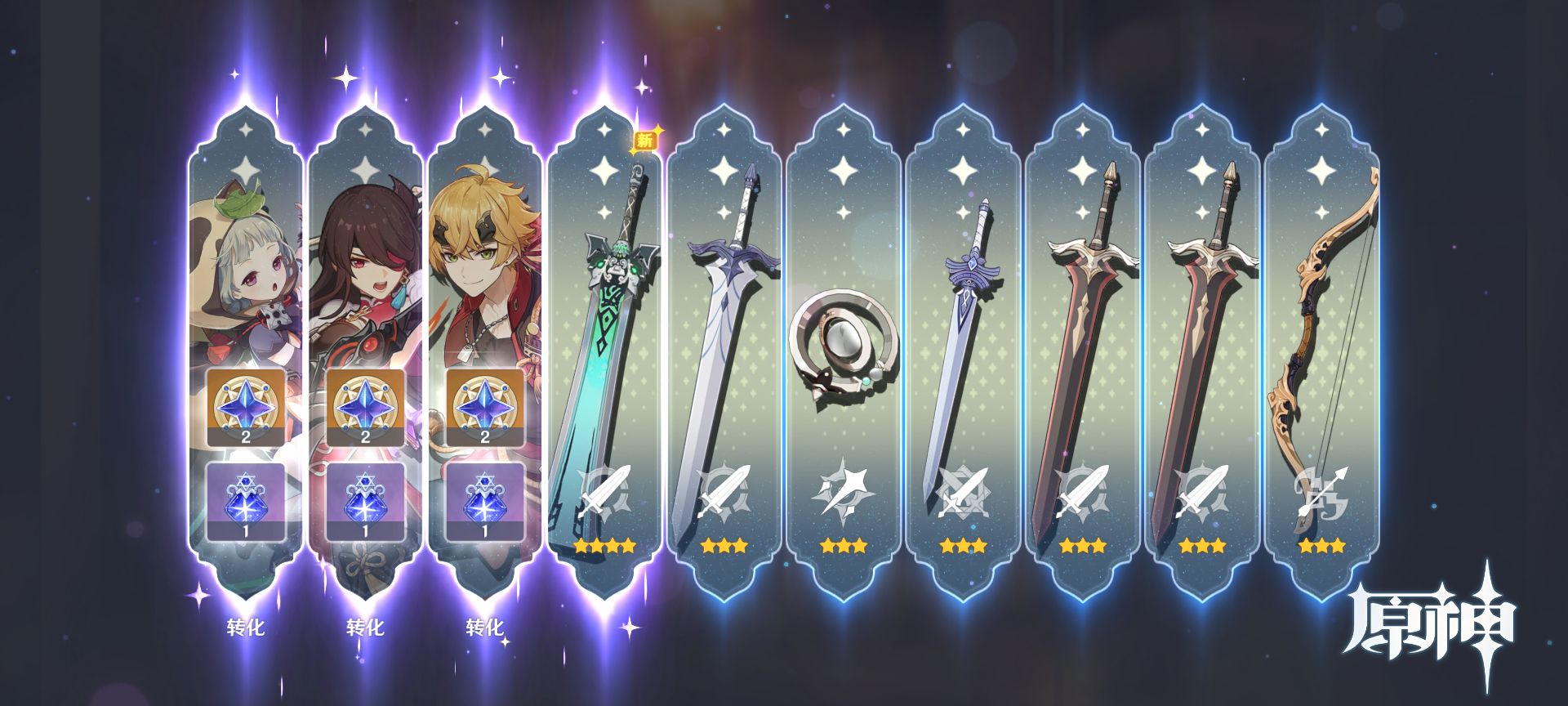Choose the blue 3-star one-handed sword card
Screen dimensions: 1568x706
[962, 351]
